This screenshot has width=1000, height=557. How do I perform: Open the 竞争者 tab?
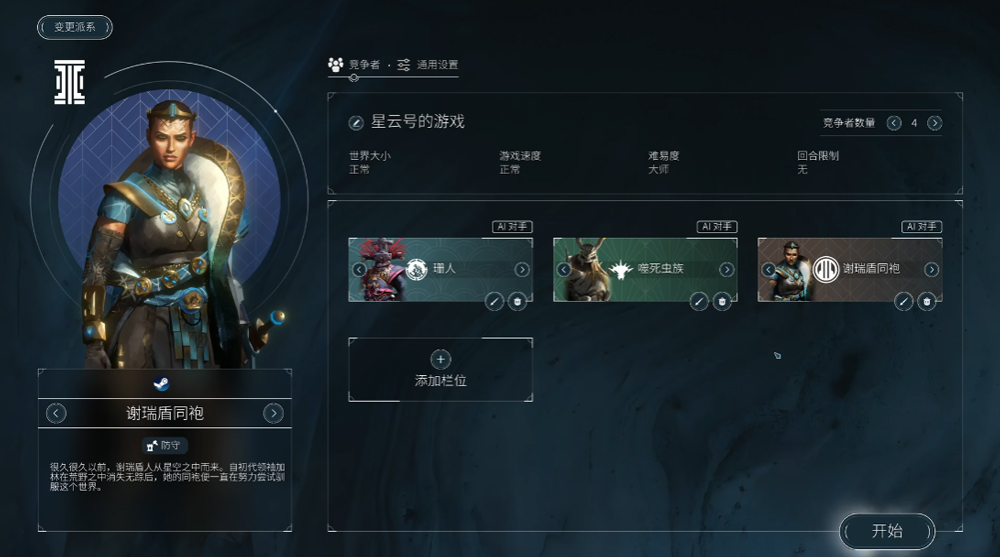tap(354, 65)
